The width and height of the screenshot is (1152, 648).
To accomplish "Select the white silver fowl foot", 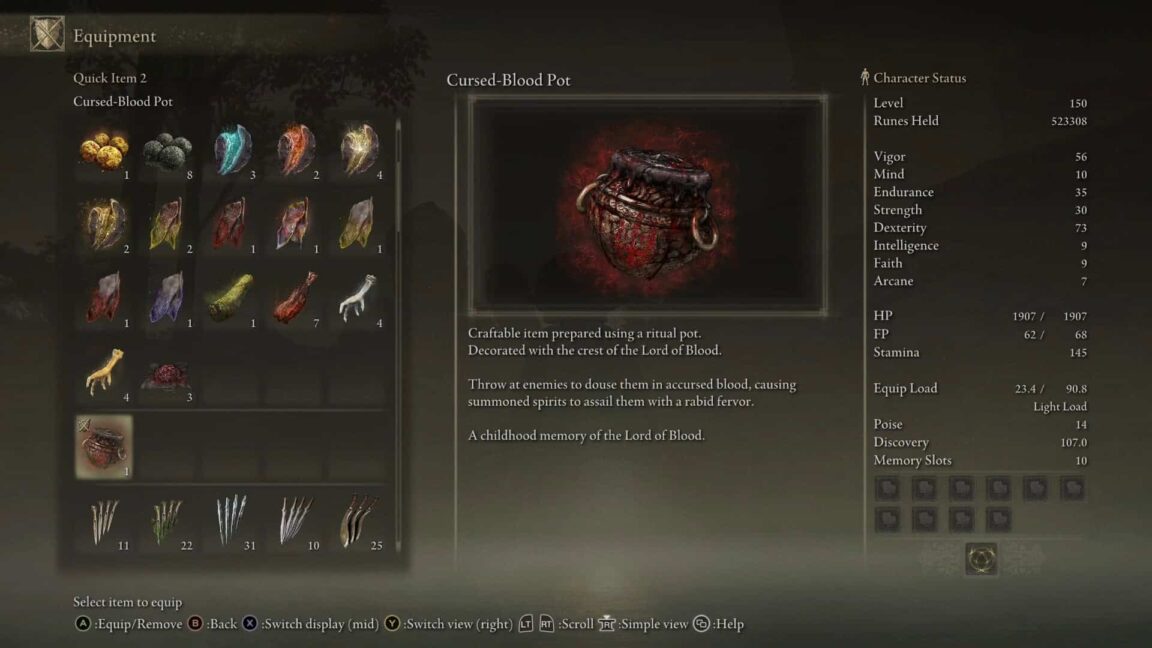I will 358,299.
